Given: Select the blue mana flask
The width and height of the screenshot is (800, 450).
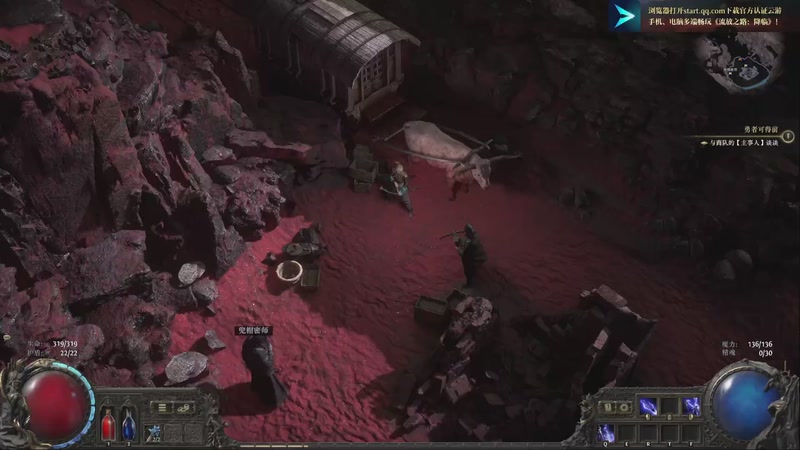Looking at the screenshot, I should (x=129, y=424).
